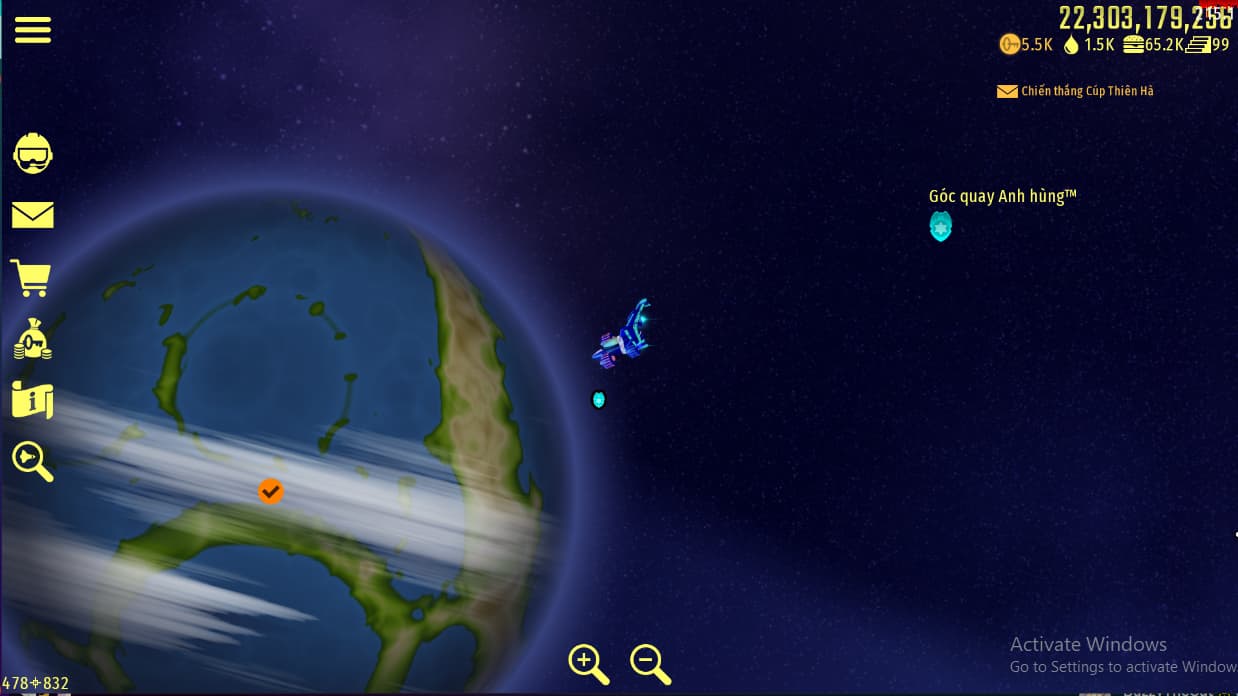The image size is (1238, 696).
Task: Open the pilot profile helmet icon
Action: (x=32, y=153)
